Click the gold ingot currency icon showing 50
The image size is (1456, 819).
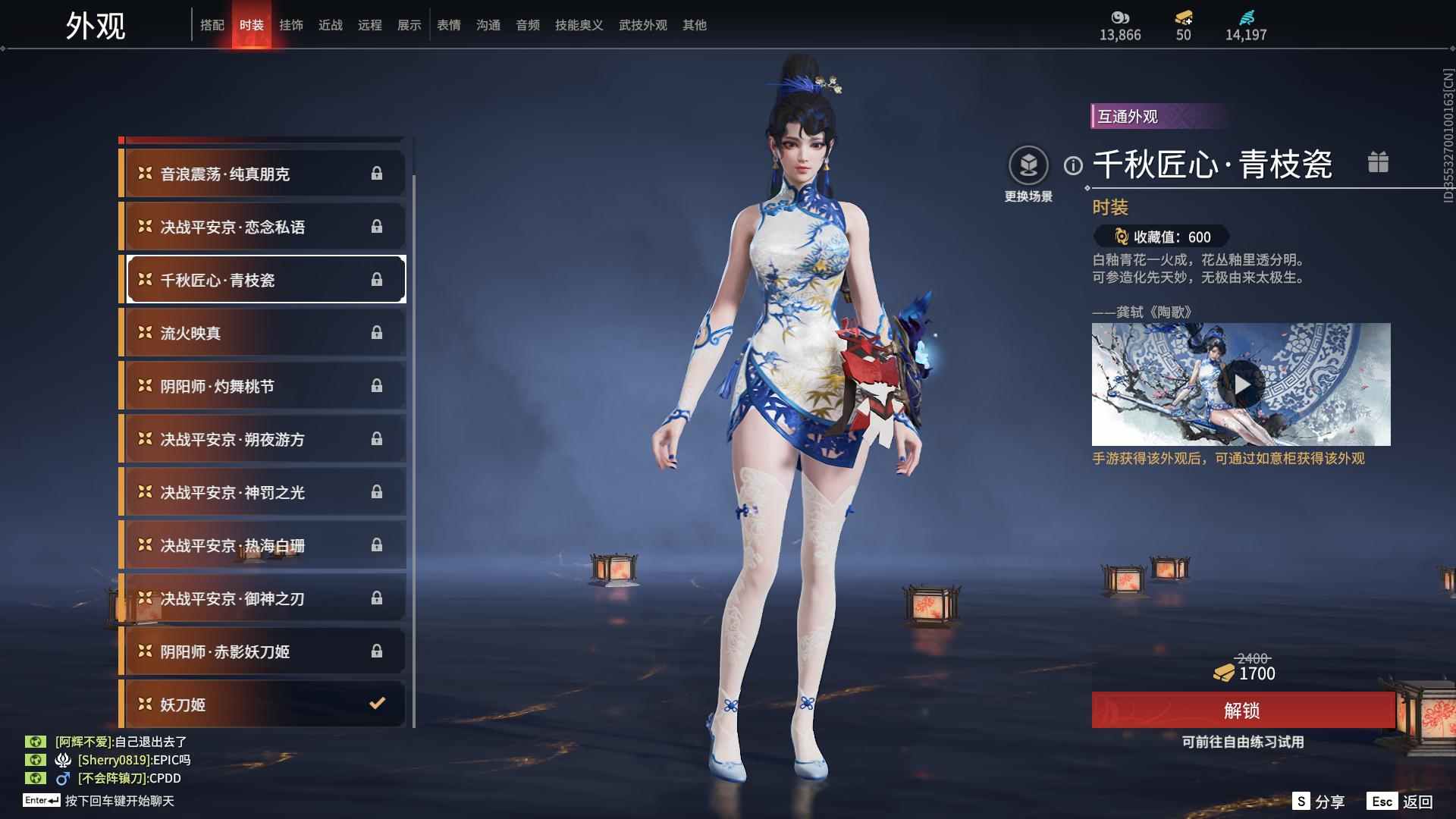[1182, 17]
